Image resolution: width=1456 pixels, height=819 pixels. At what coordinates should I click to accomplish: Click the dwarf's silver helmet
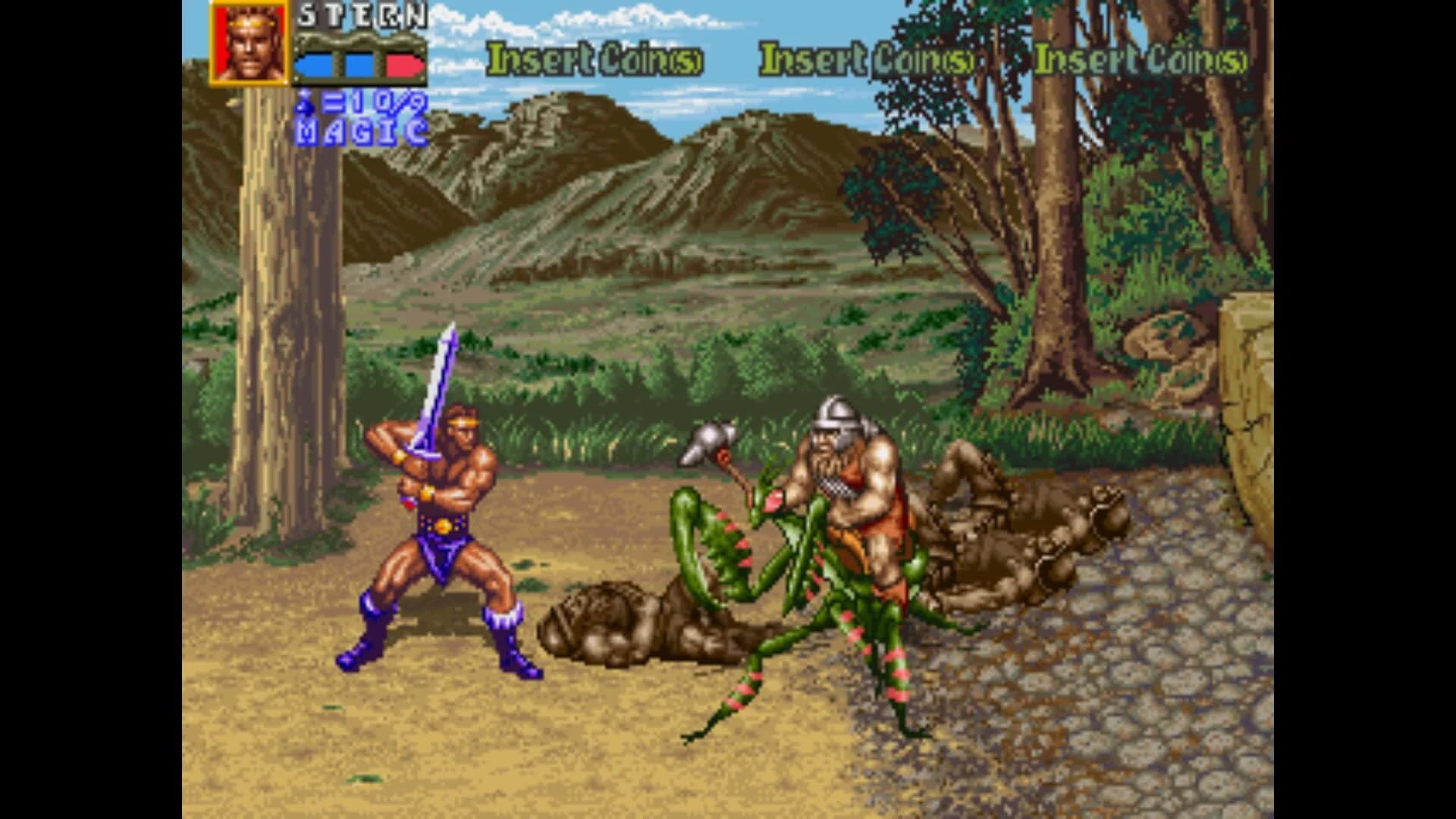838,417
